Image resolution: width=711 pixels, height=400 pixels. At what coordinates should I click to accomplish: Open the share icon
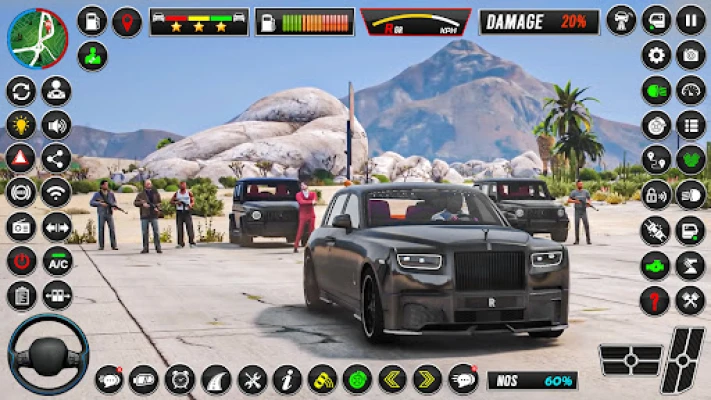coord(56,158)
